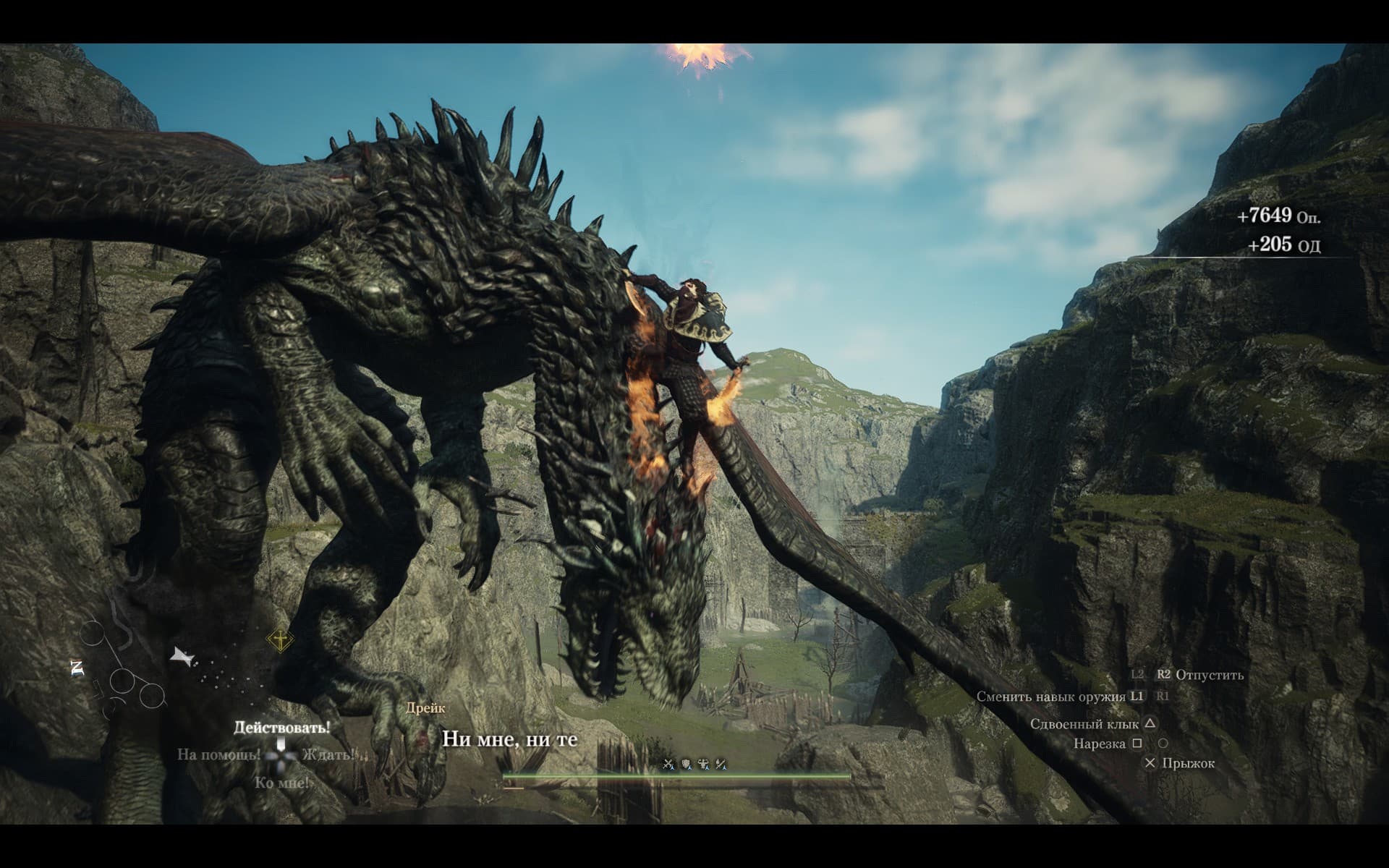
Task: Choose the "Прыжок" jump action label
Action: tap(1188, 763)
